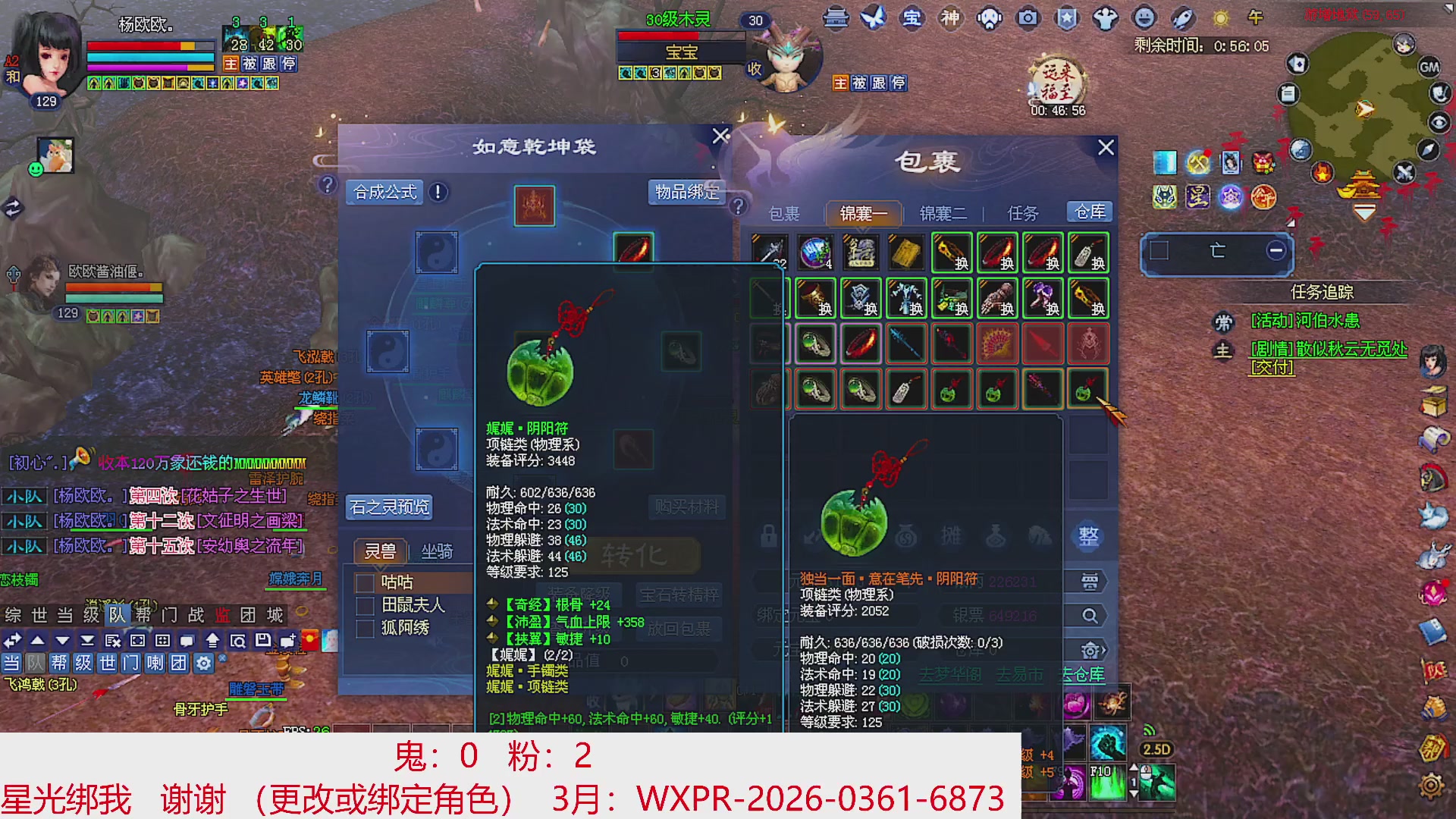Switch to the 坐骑 tab in 乾坤袋 window
The width and height of the screenshot is (1456, 819).
[x=438, y=551]
